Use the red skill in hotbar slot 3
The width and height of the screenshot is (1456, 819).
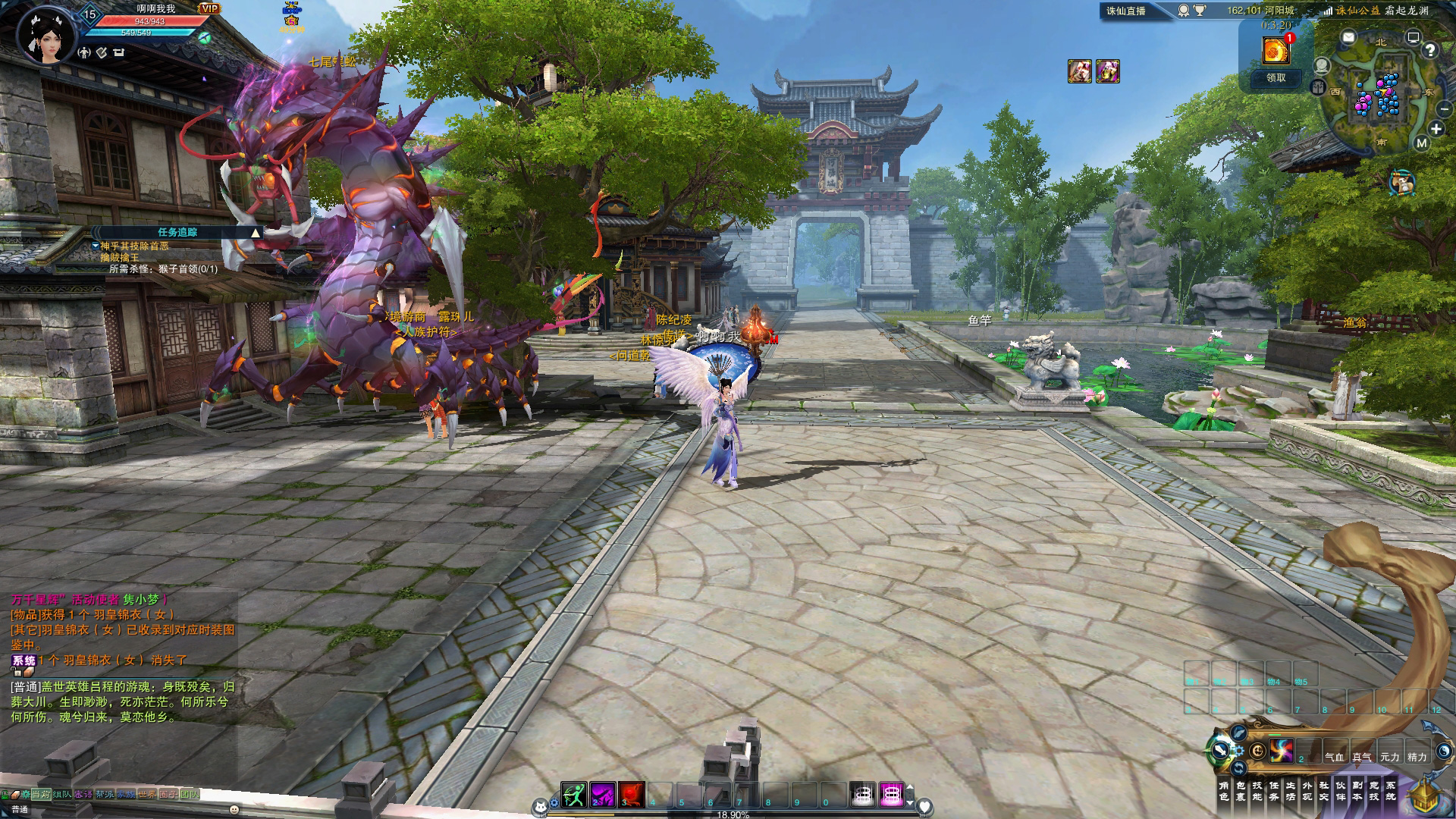pyautogui.click(x=632, y=794)
